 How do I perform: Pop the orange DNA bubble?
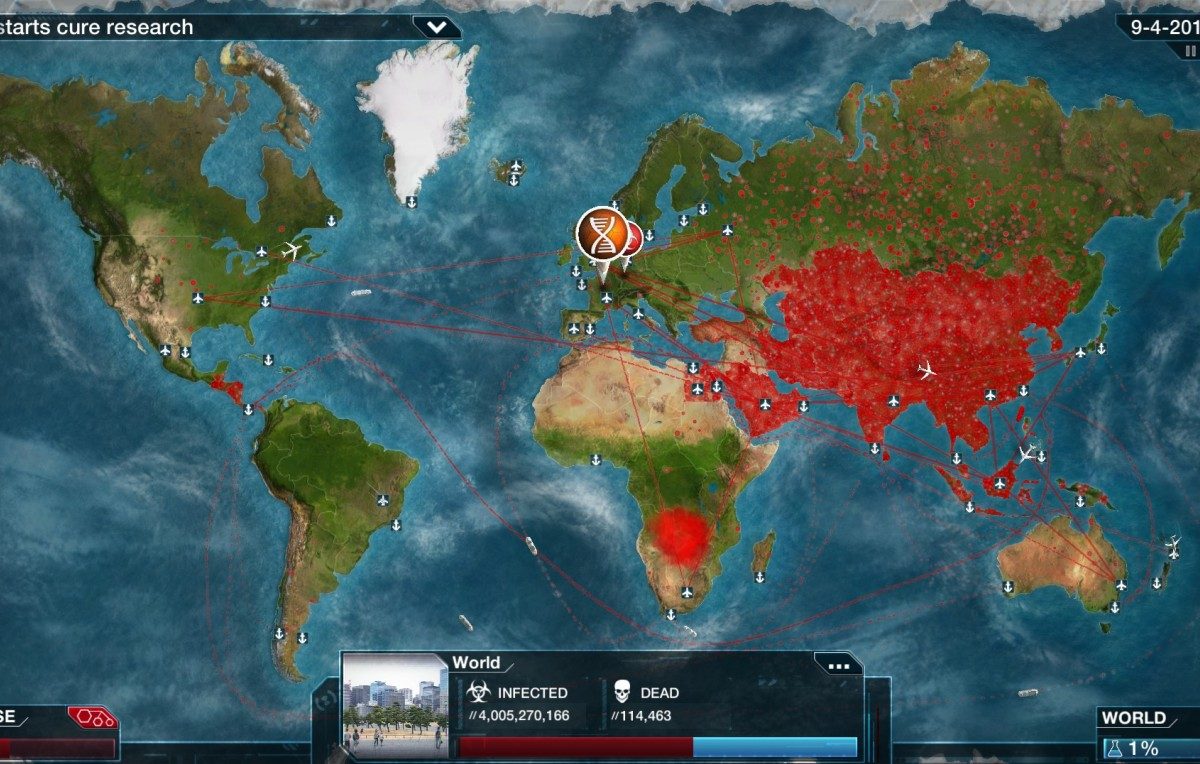[601, 234]
